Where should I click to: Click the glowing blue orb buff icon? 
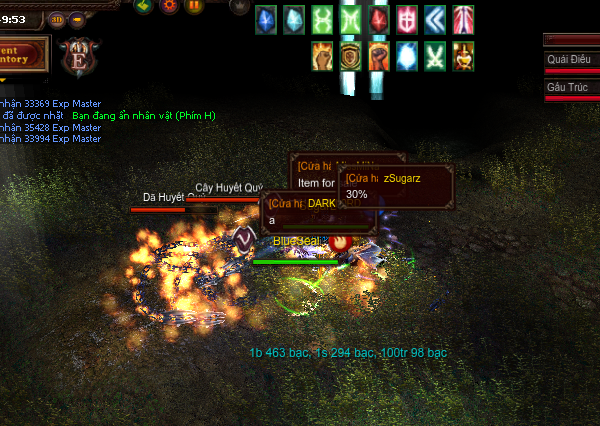click(407, 55)
